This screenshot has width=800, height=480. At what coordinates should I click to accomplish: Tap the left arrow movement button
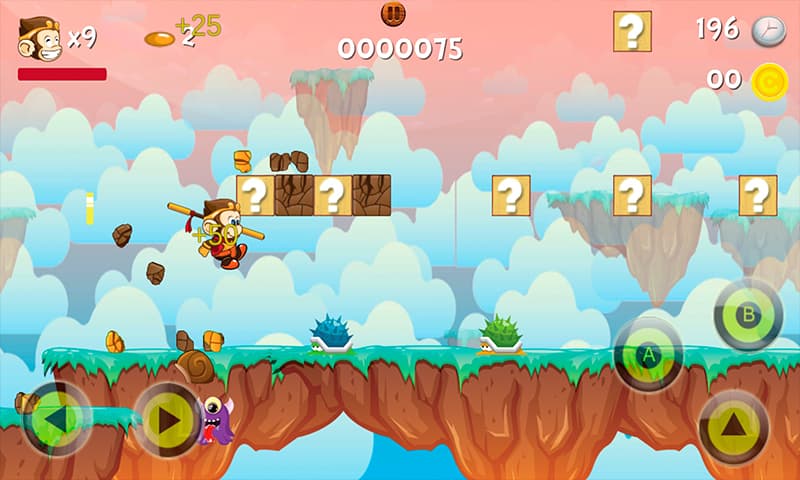point(56,419)
